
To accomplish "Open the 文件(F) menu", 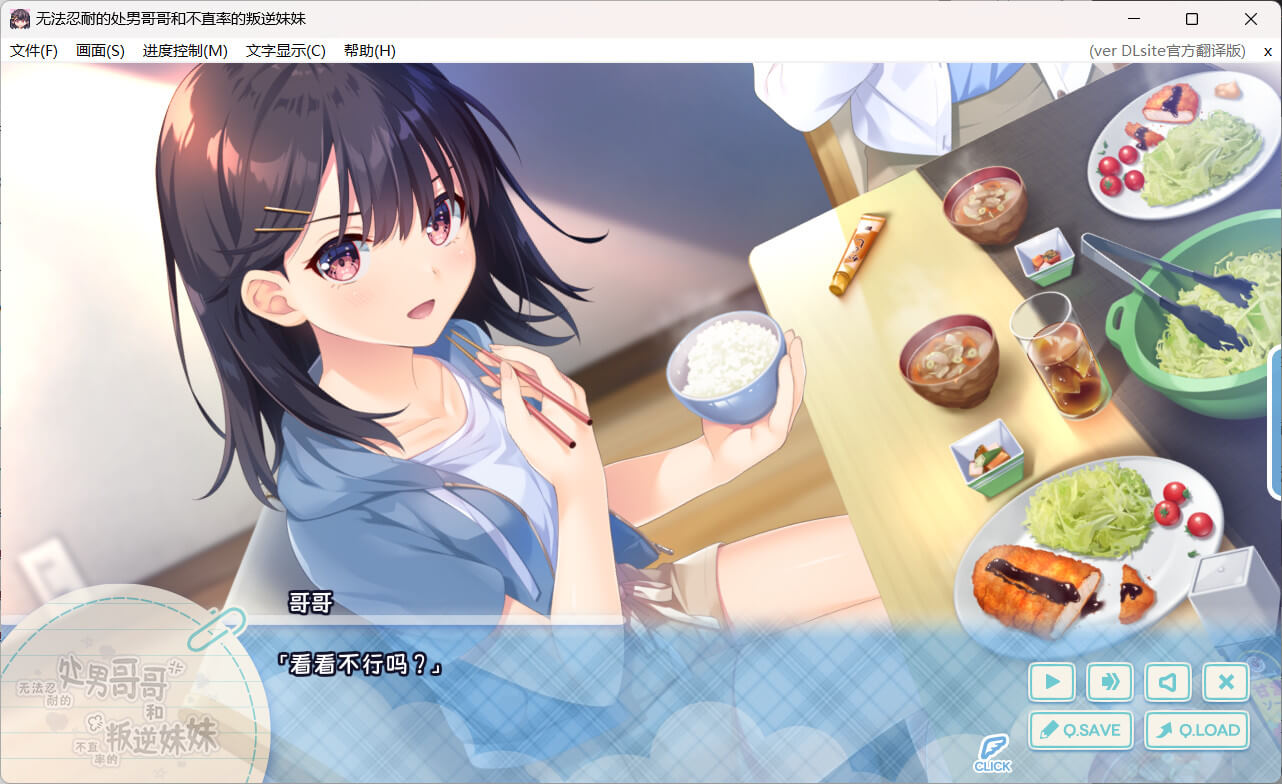I will [x=34, y=51].
